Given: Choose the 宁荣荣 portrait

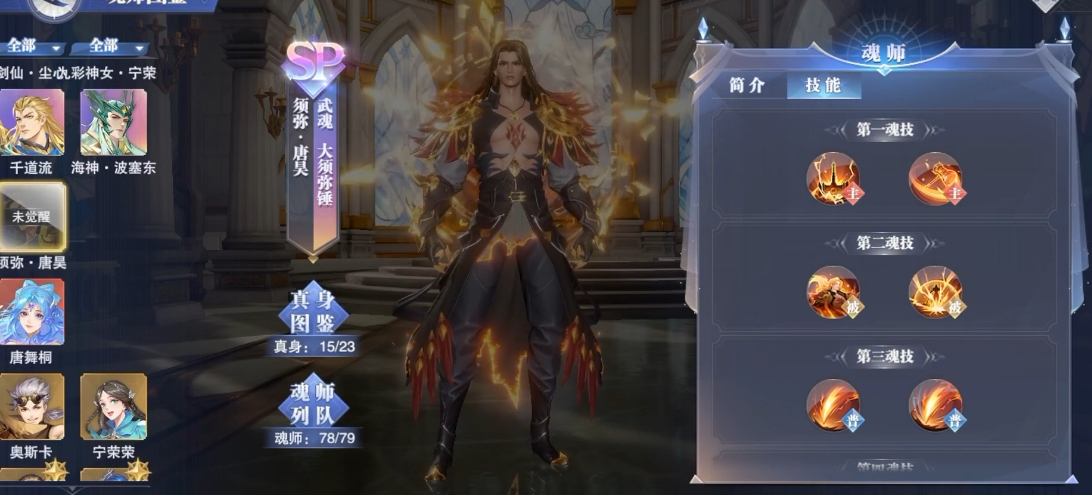Looking at the screenshot, I should (113, 407).
